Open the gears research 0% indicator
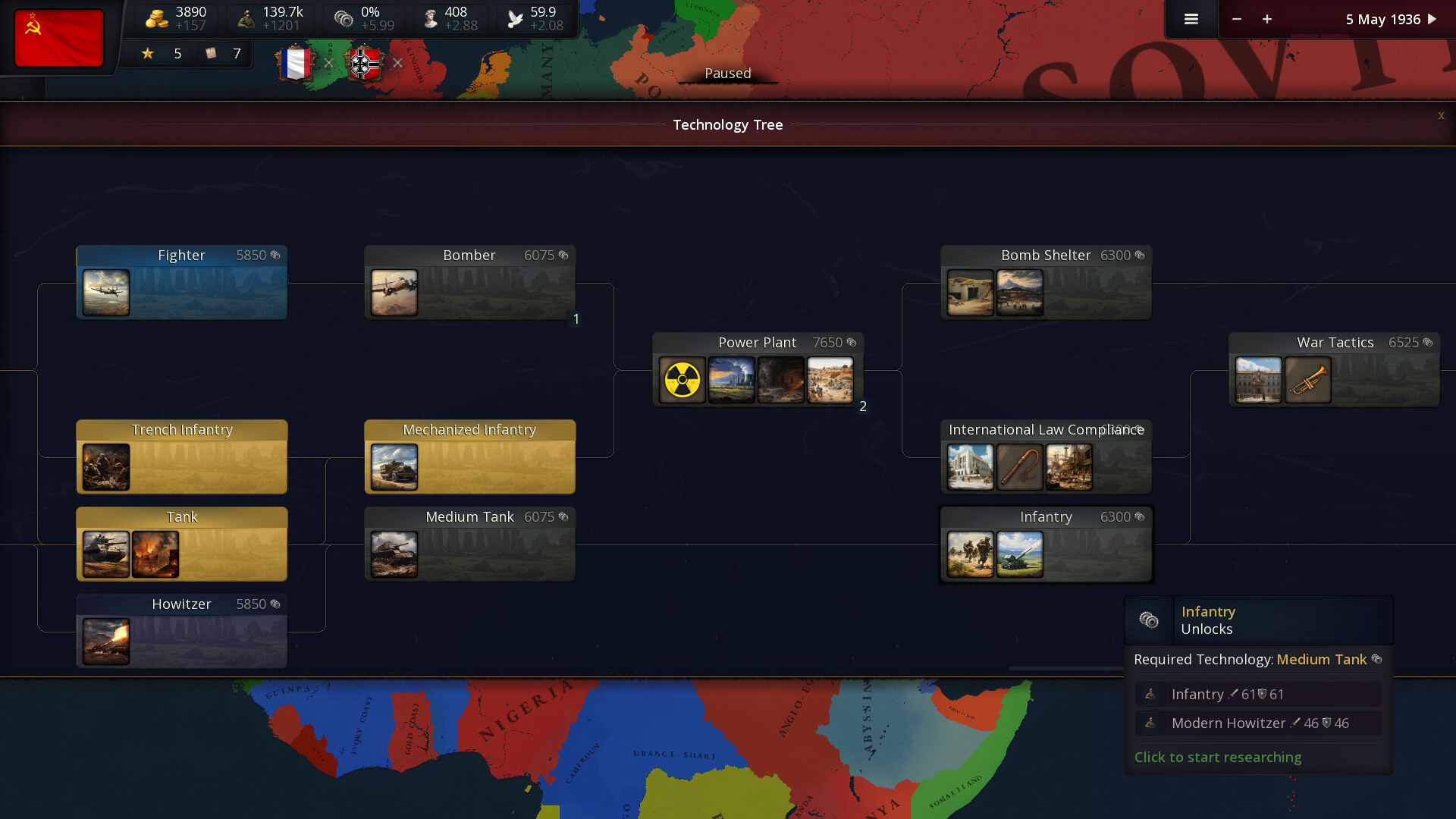The height and width of the screenshot is (819, 1456). click(343, 16)
